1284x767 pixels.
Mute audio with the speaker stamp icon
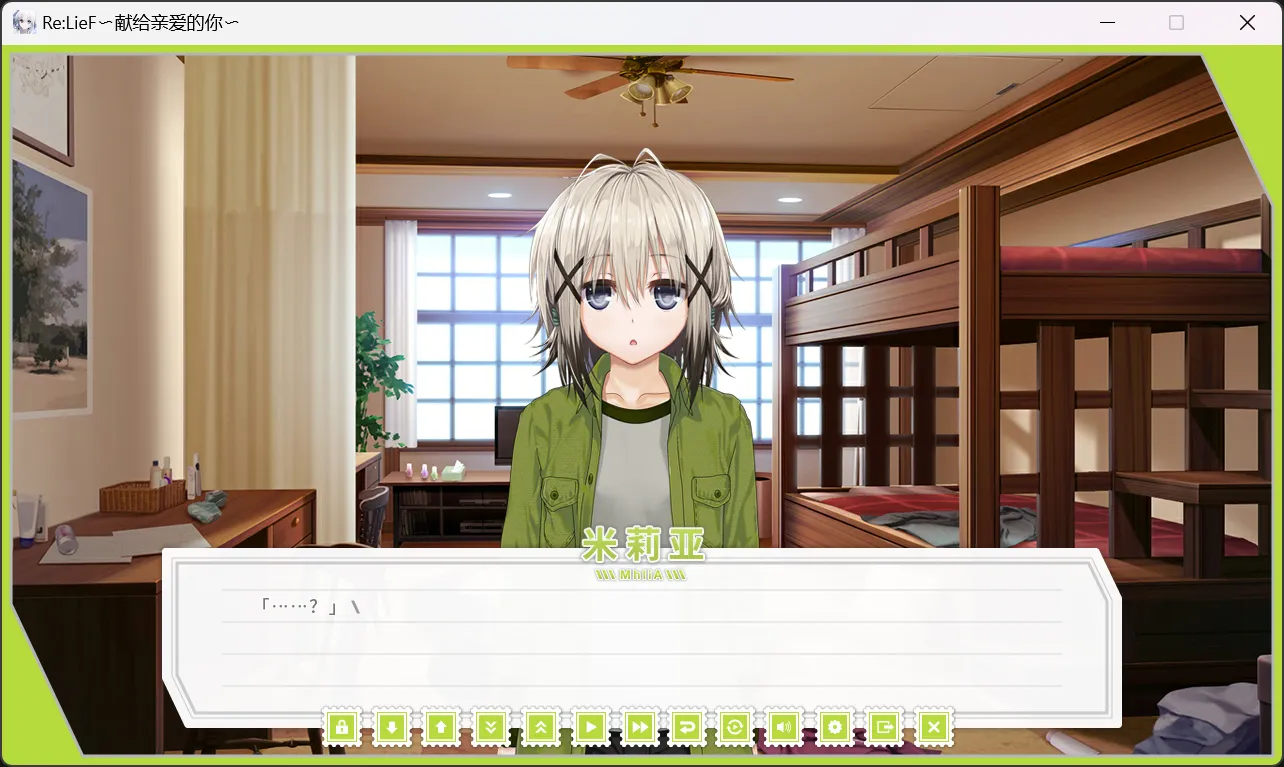(786, 727)
